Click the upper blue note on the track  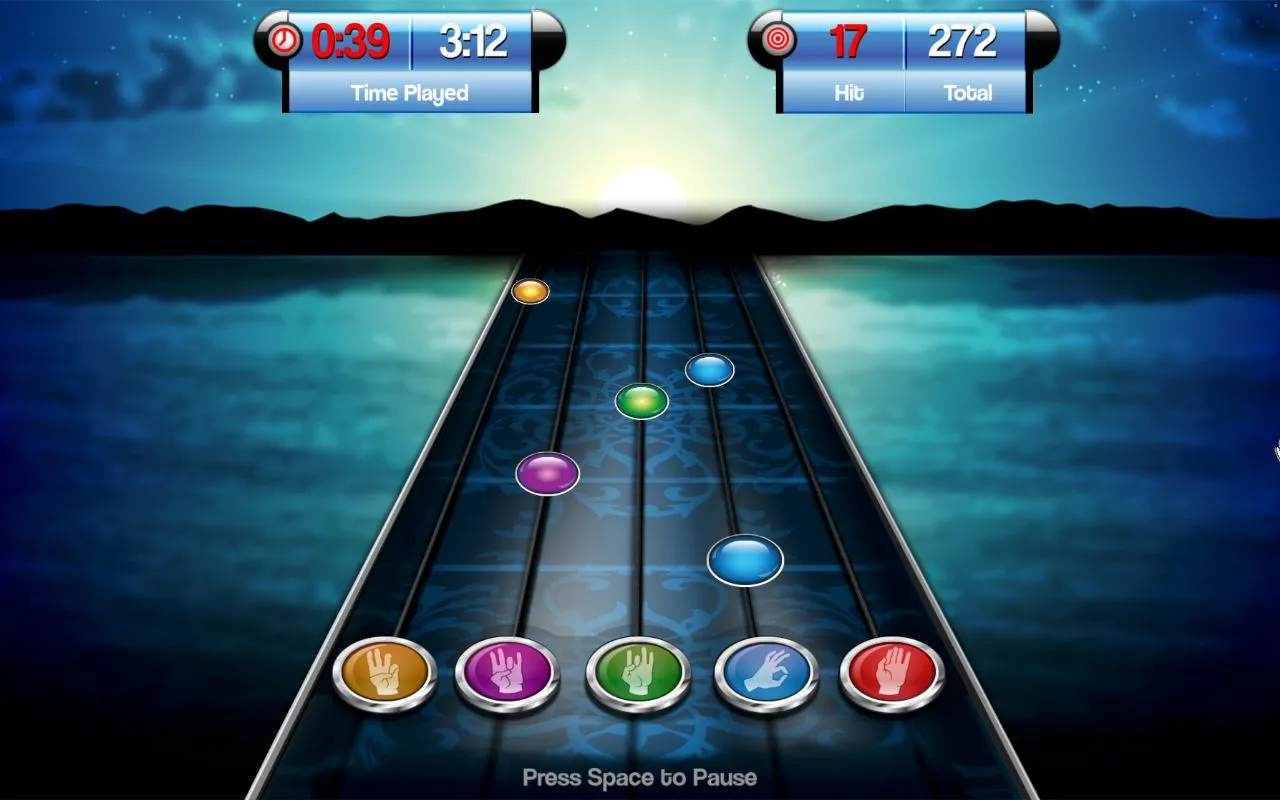pyautogui.click(x=710, y=369)
